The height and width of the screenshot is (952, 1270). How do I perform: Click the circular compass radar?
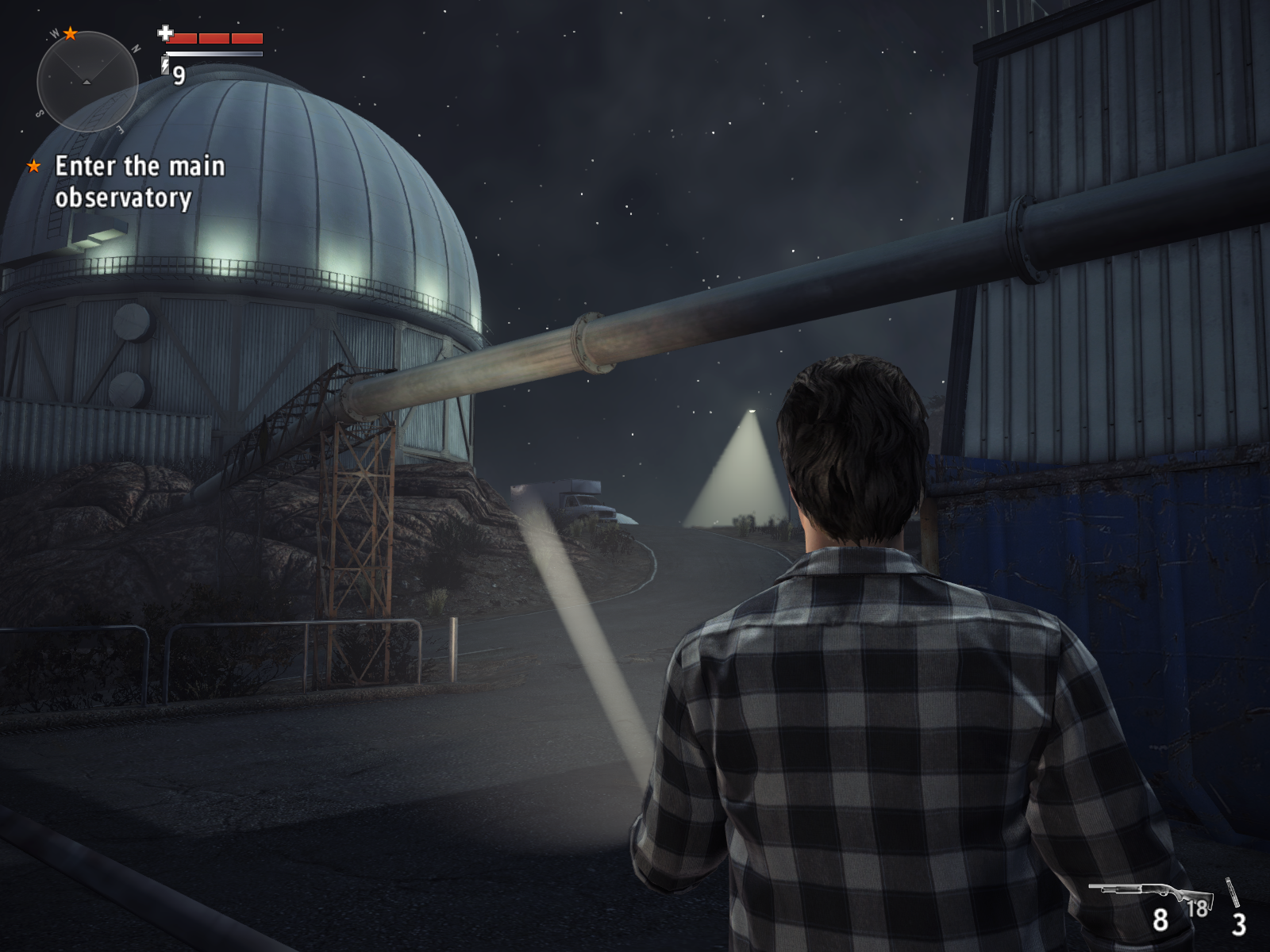tap(87, 82)
